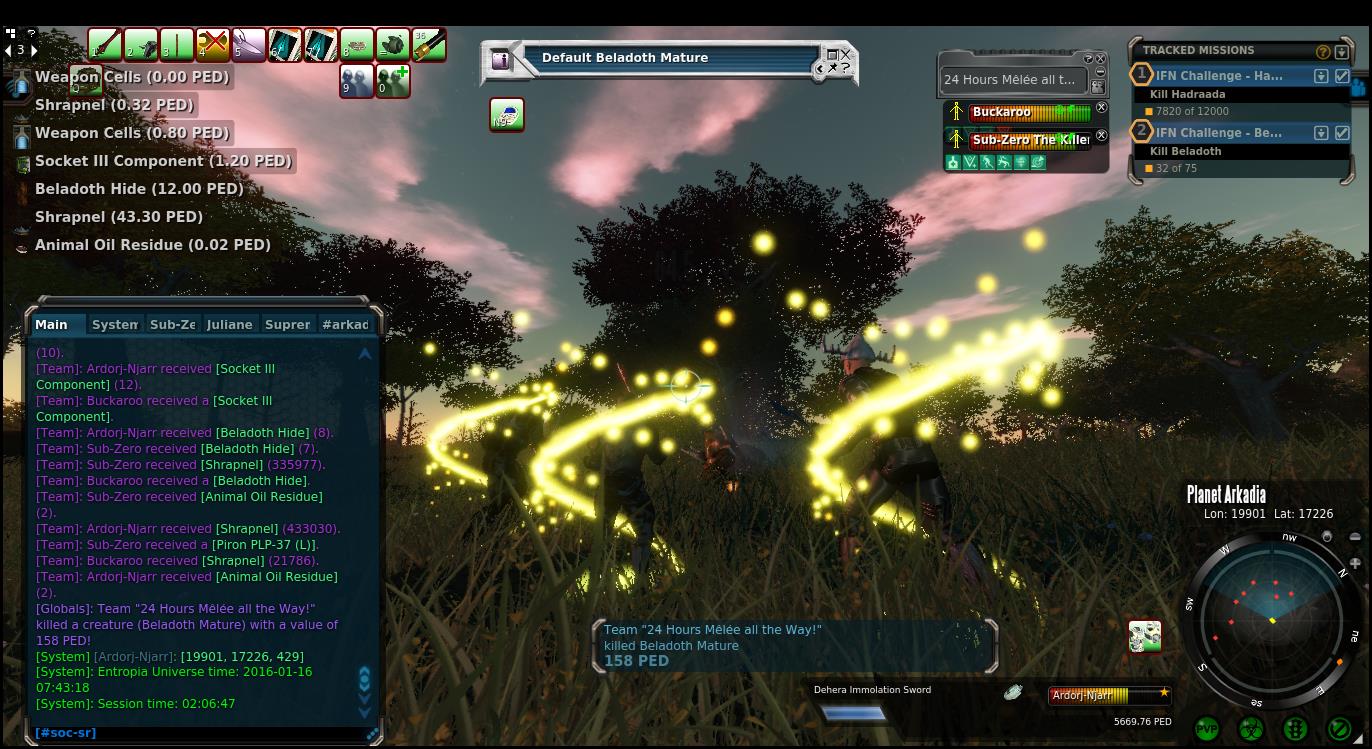Use the hotbar slot 5 blade item
This screenshot has height=749, width=1372.
coord(248,45)
